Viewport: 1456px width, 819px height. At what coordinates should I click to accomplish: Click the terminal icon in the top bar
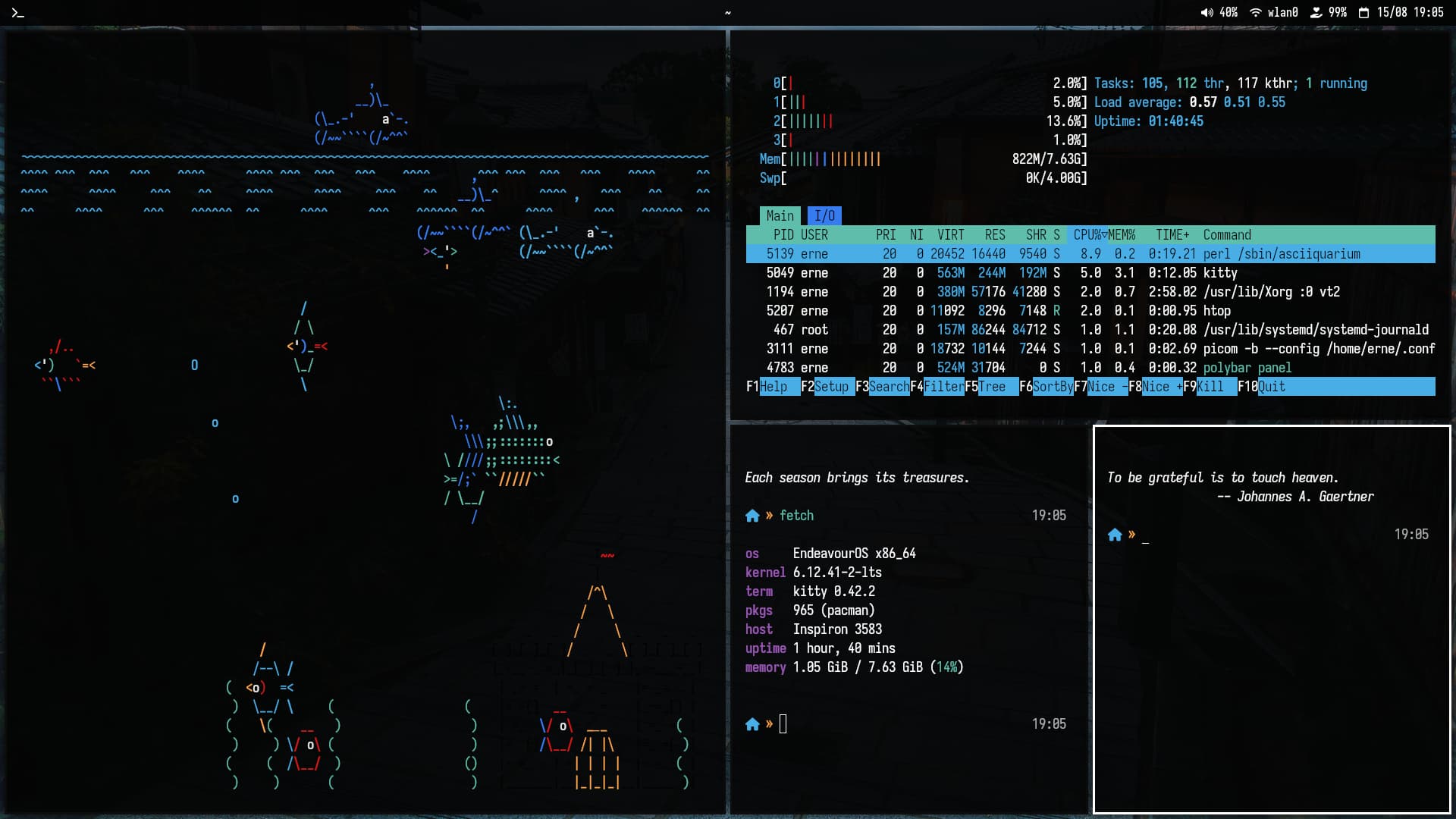click(x=18, y=12)
